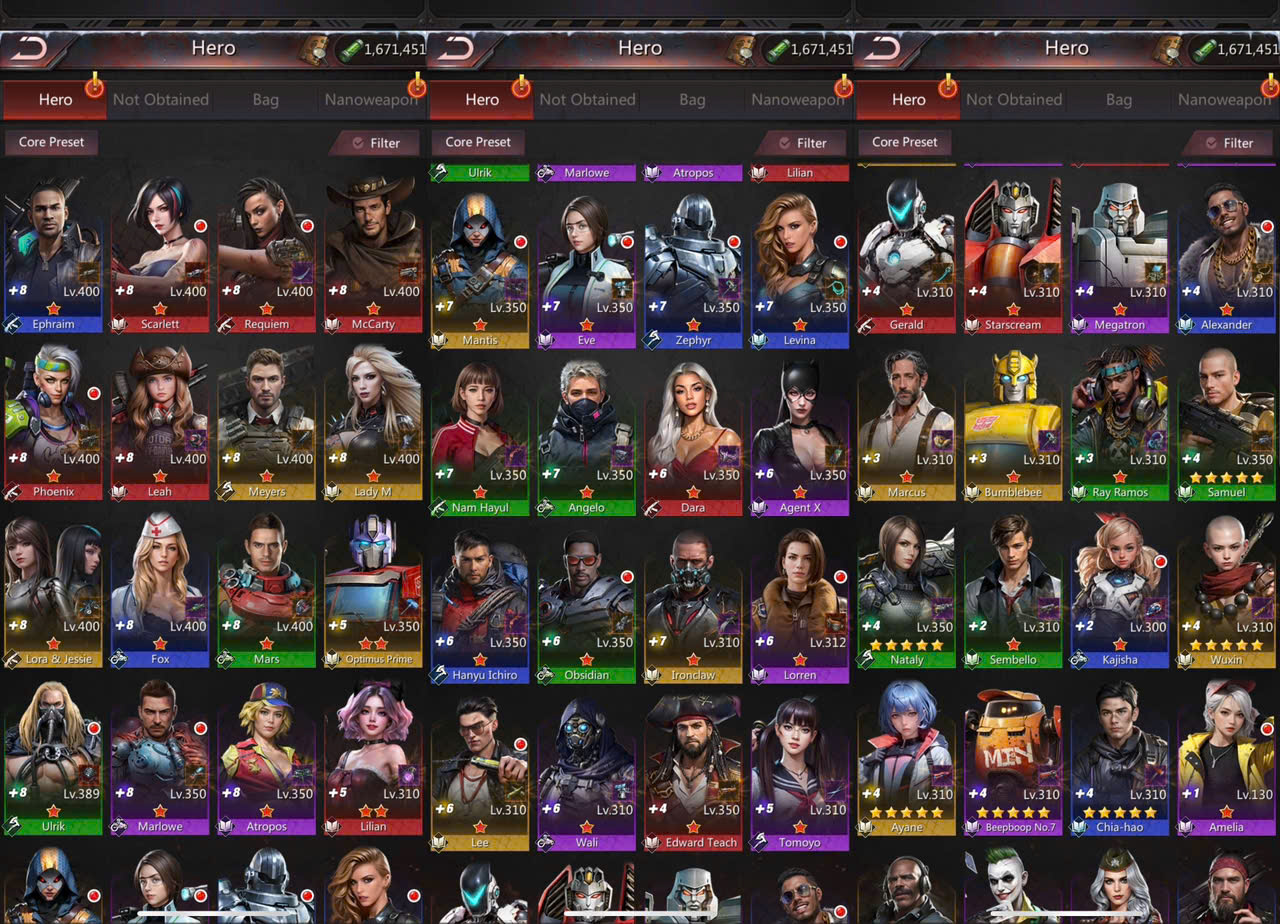This screenshot has width=1280, height=924.
Task: Select the Ephraim hero card
Action: pyautogui.click(x=53, y=255)
